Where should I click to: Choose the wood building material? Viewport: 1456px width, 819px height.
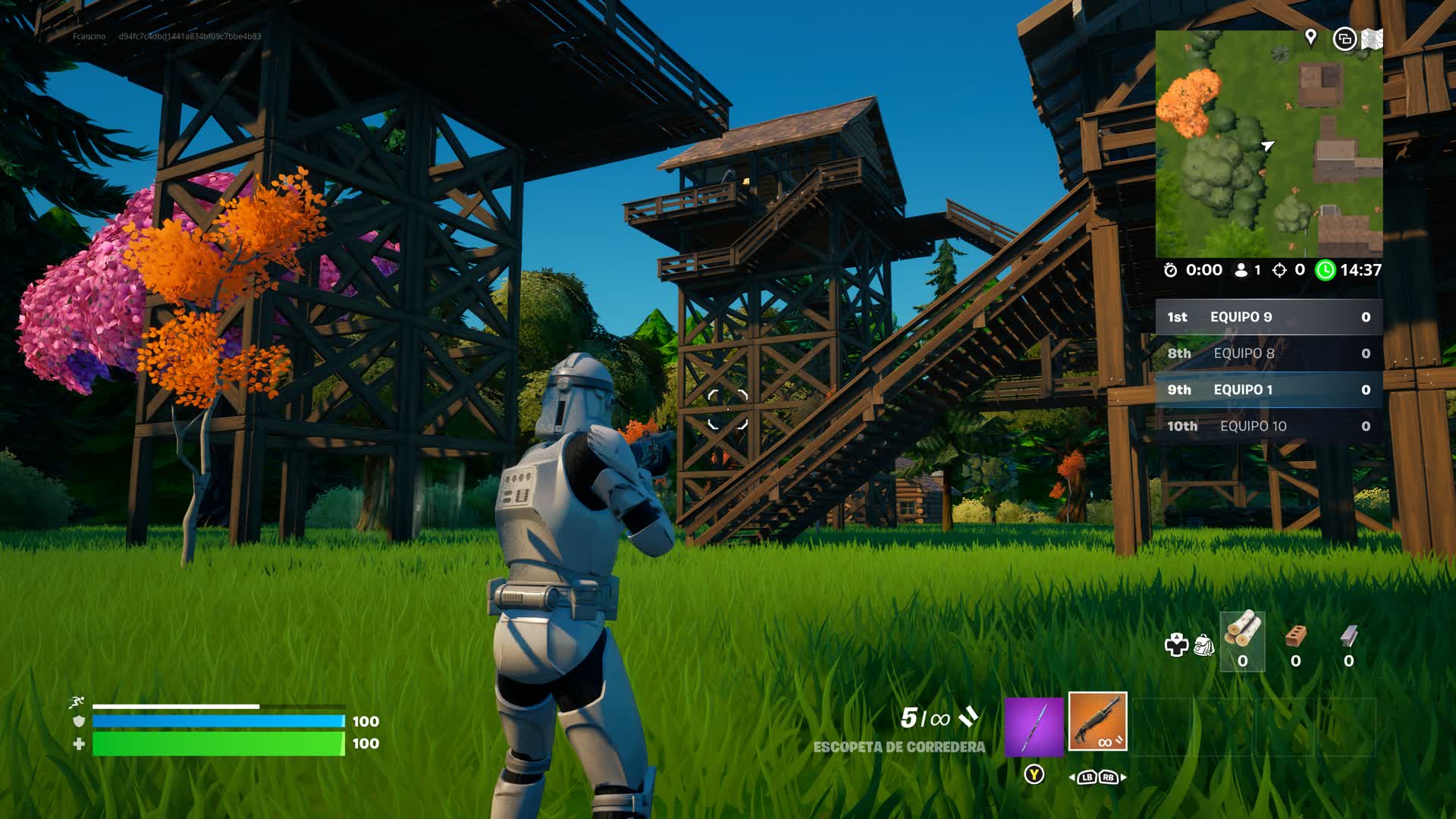(1242, 641)
